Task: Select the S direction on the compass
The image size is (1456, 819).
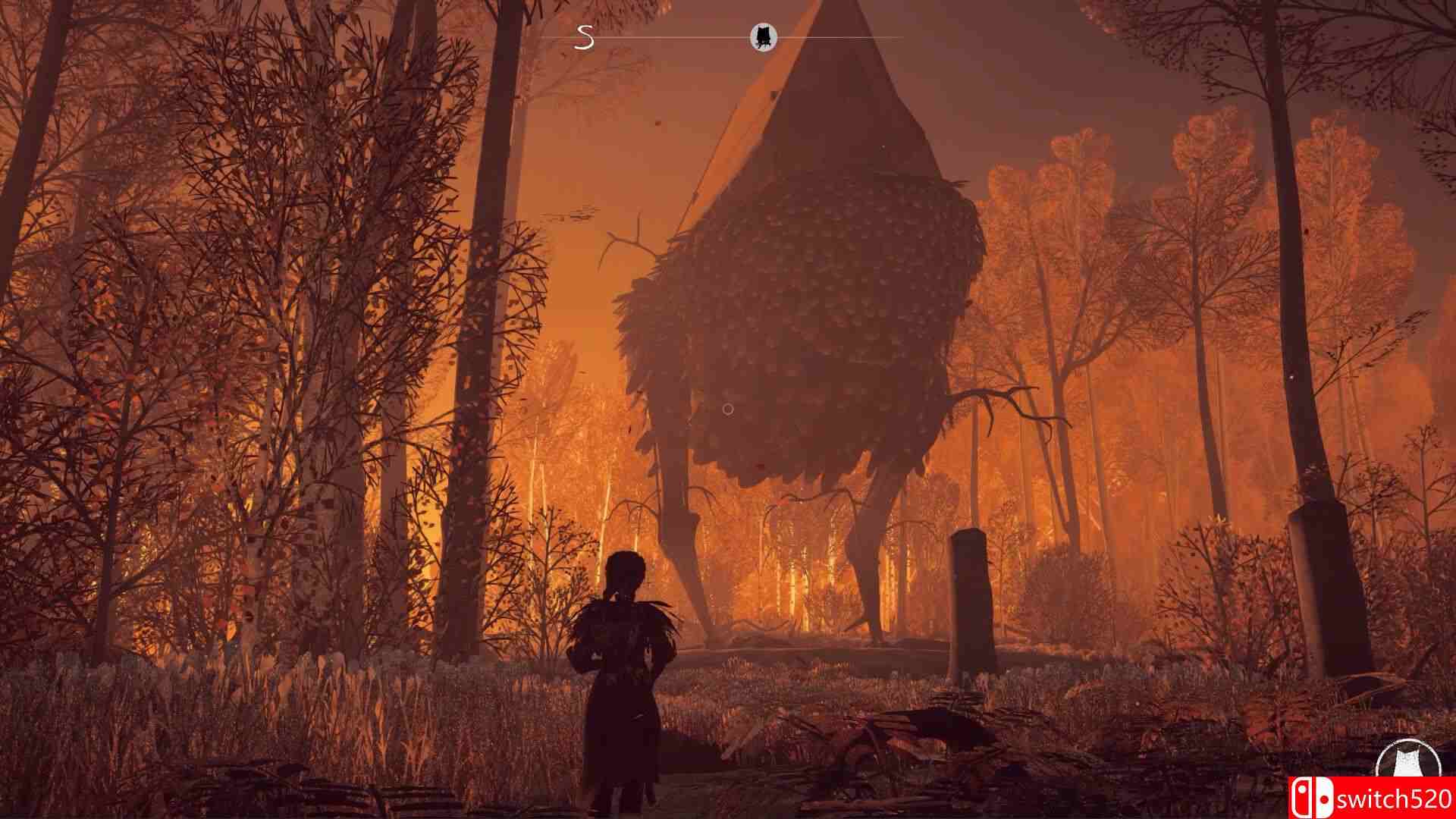Action: point(584,36)
